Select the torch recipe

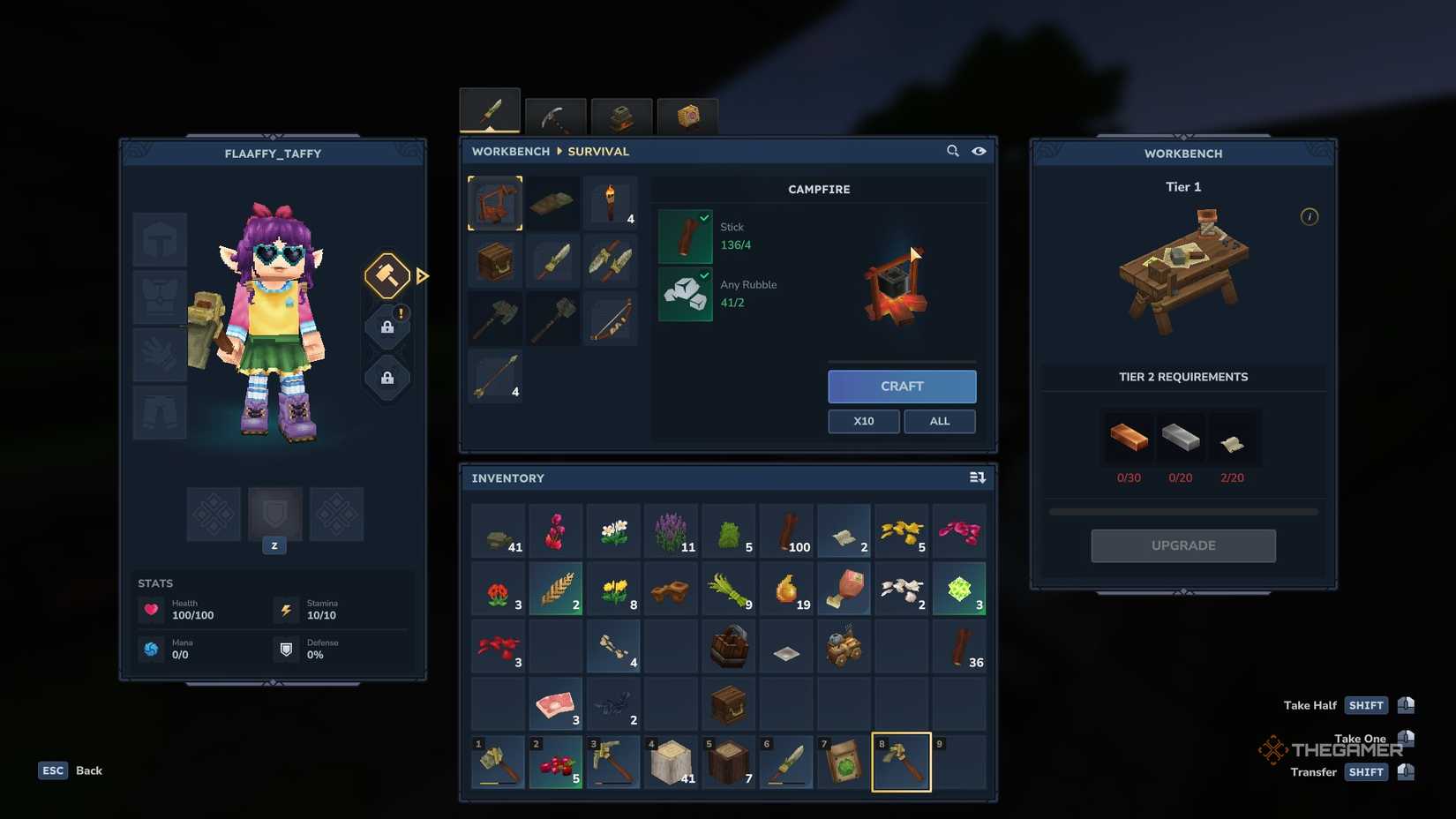coord(612,202)
